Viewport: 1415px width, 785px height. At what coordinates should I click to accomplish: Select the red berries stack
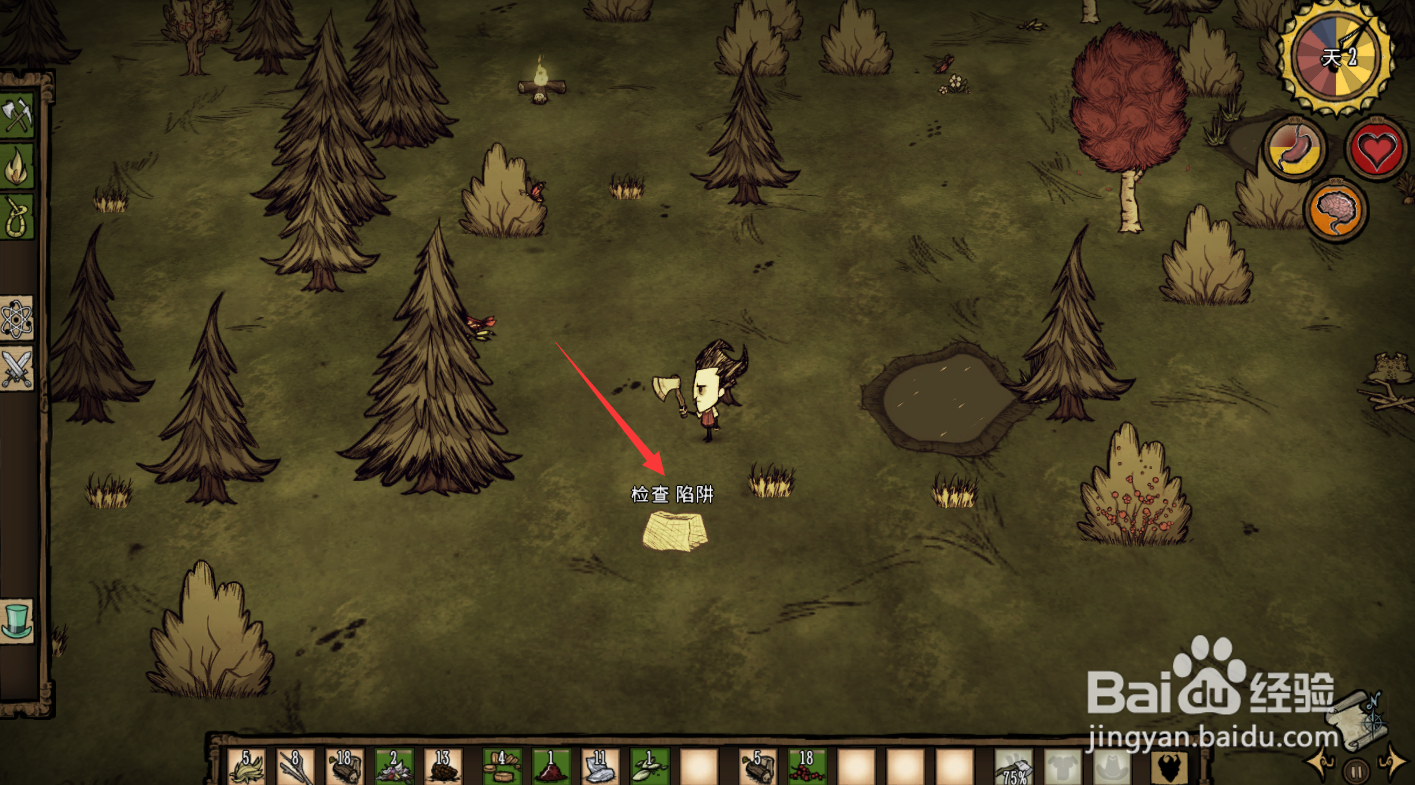[x=807, y=767]
